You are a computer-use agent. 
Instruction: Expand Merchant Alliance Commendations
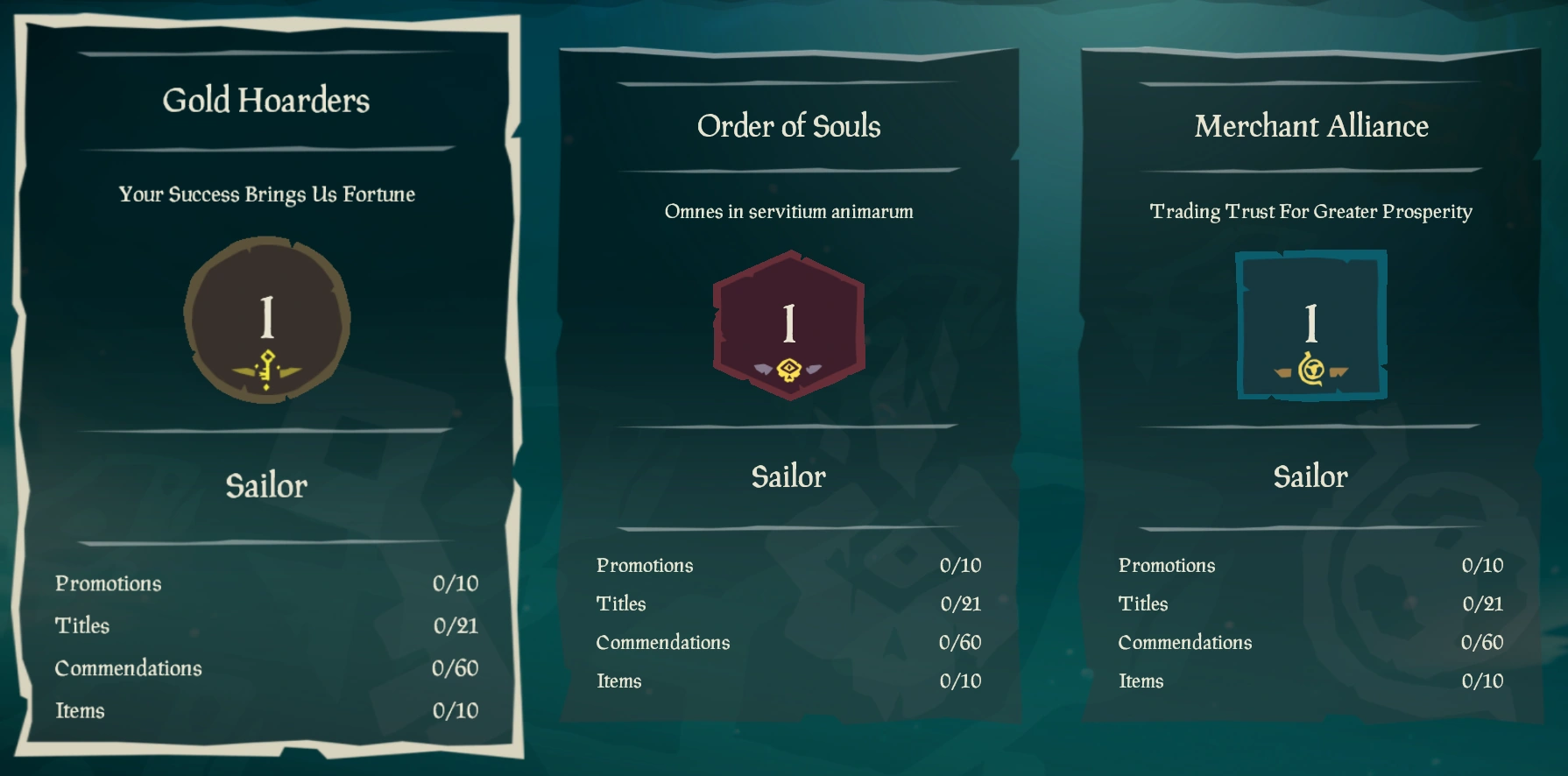[x=1184, y=642]
